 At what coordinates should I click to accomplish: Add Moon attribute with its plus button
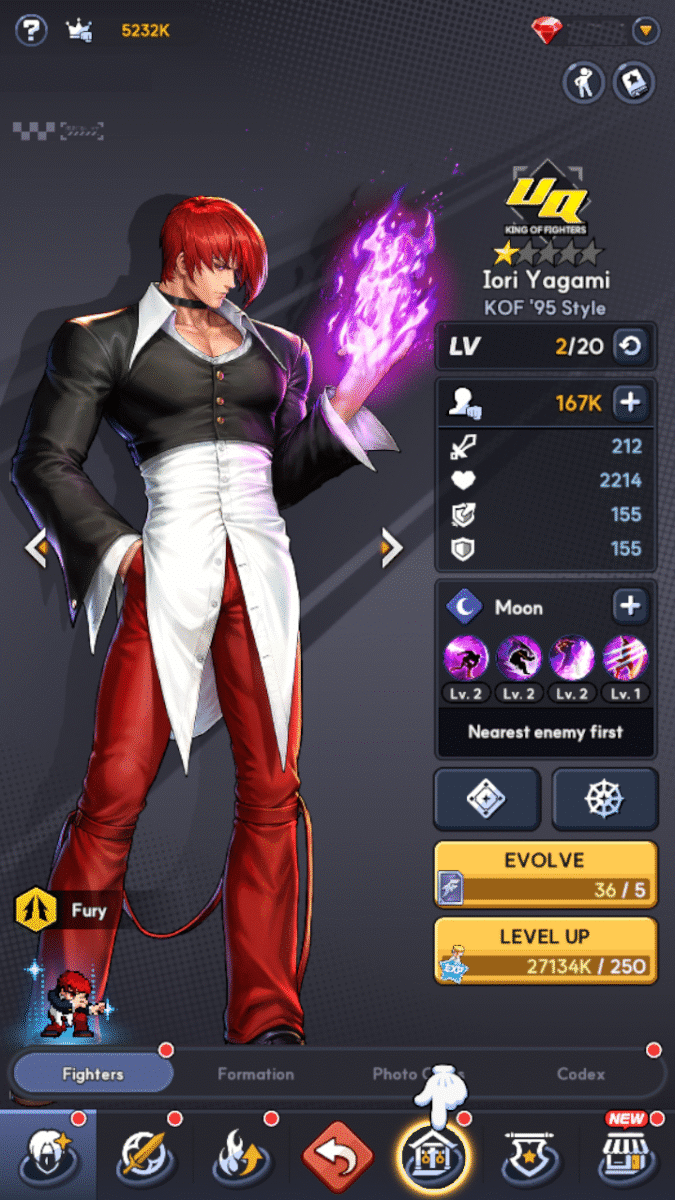tap(631, 606)
